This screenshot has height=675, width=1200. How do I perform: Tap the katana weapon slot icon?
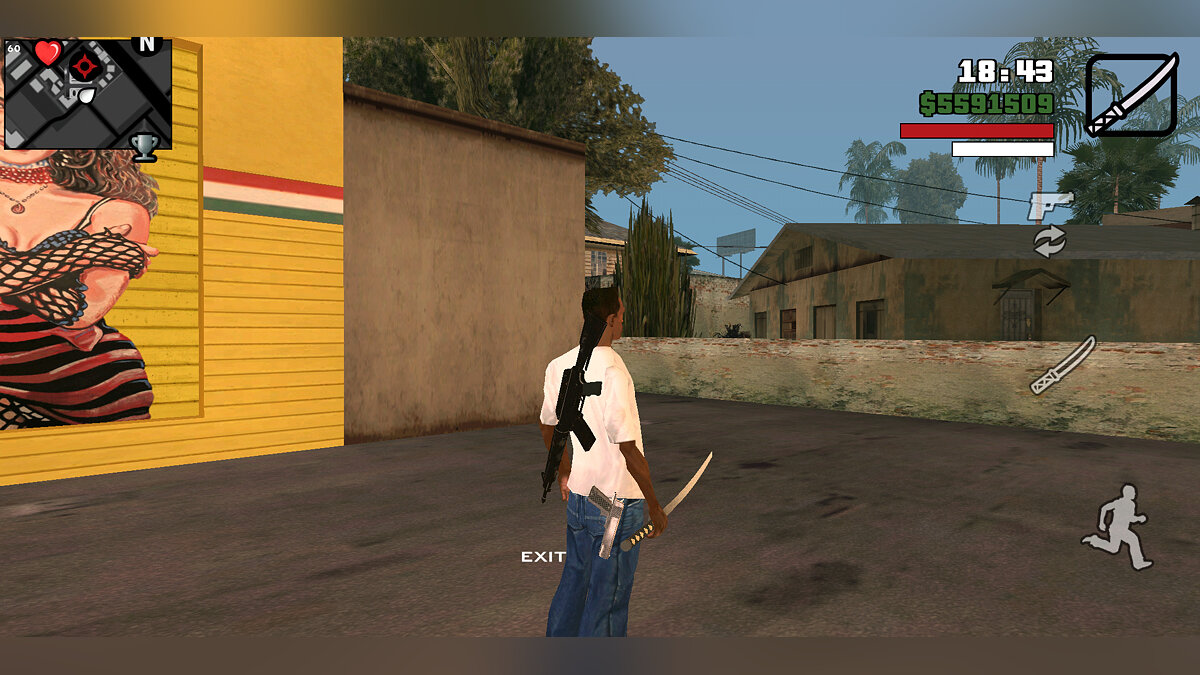coord(1132,95)
